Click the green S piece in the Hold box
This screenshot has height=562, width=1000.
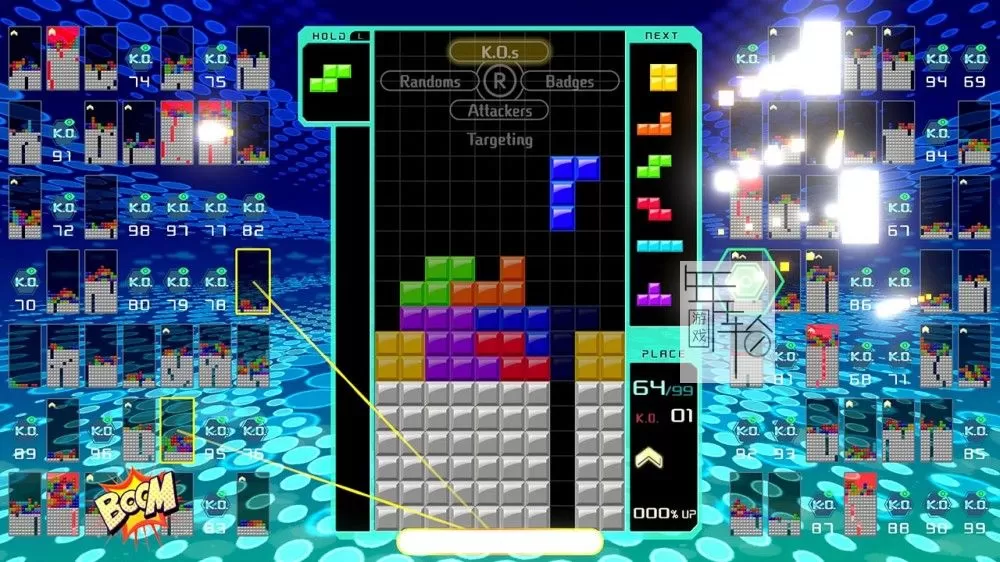coord(330,77)
